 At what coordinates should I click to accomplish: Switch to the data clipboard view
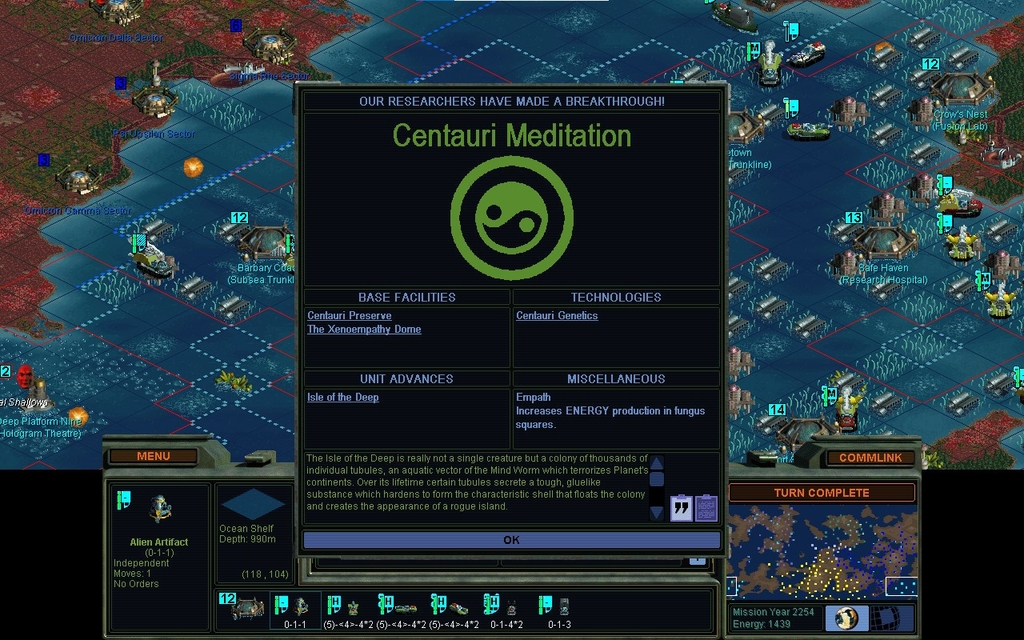(x=706, y=508)
